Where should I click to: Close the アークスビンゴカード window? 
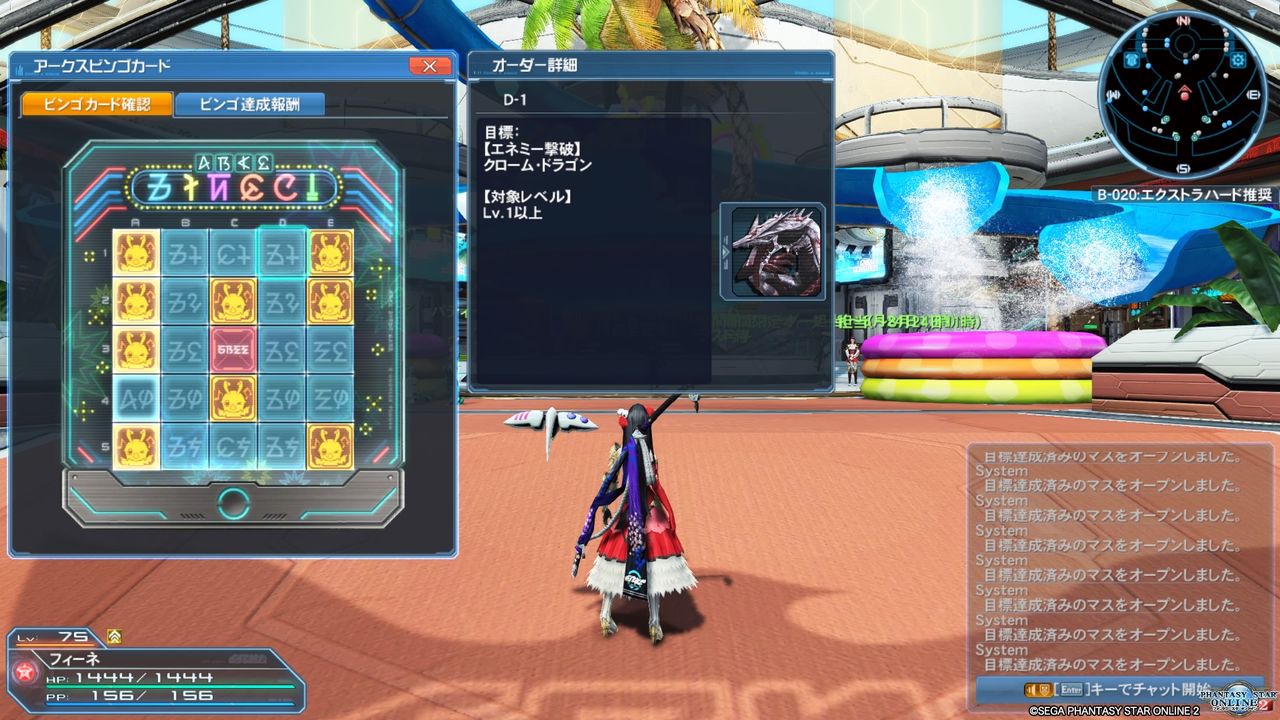(x=430, y=66)
